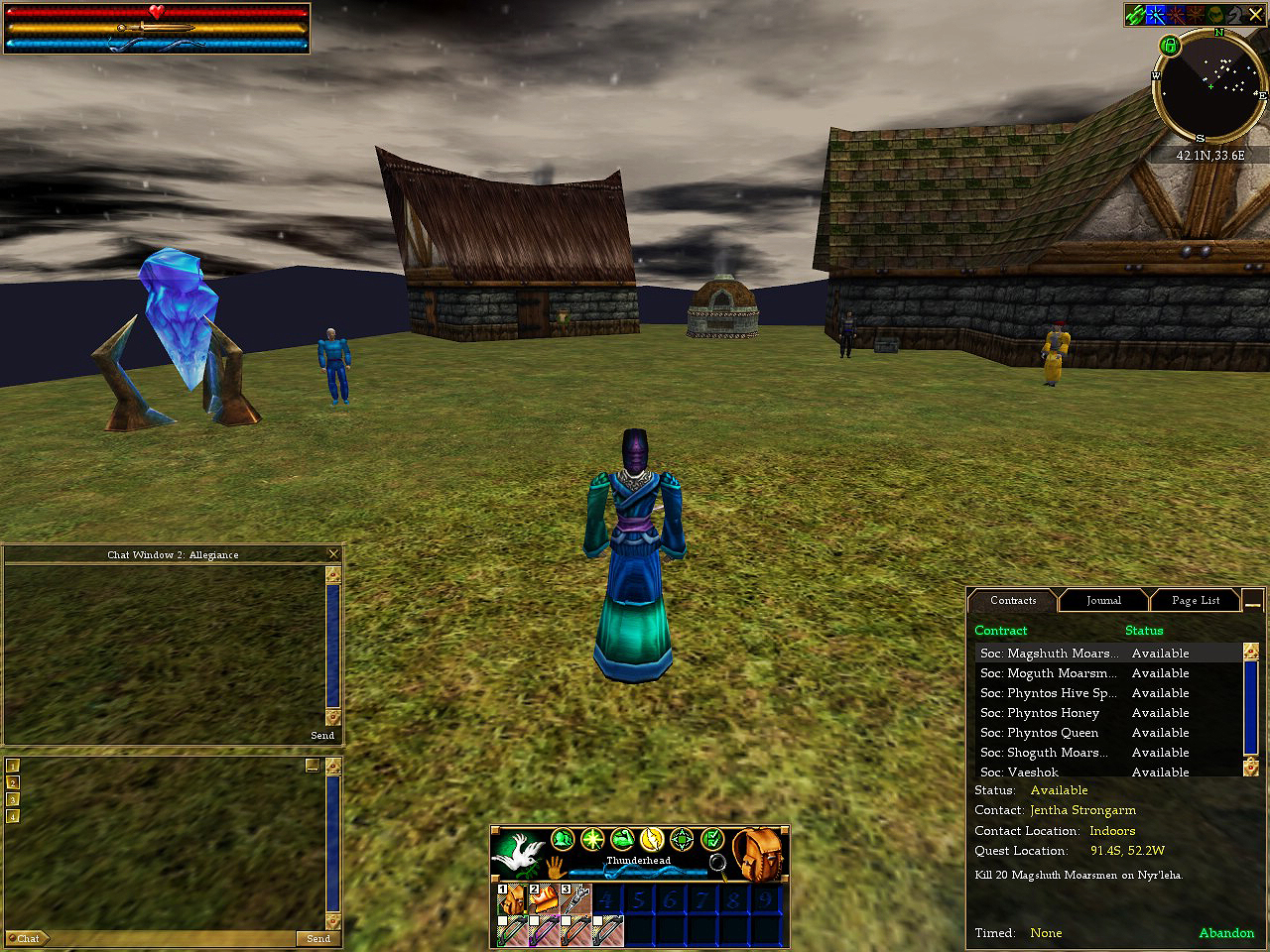1270x952 pixels.
Task: Open the Page List tab
Action: (1195, 600)
